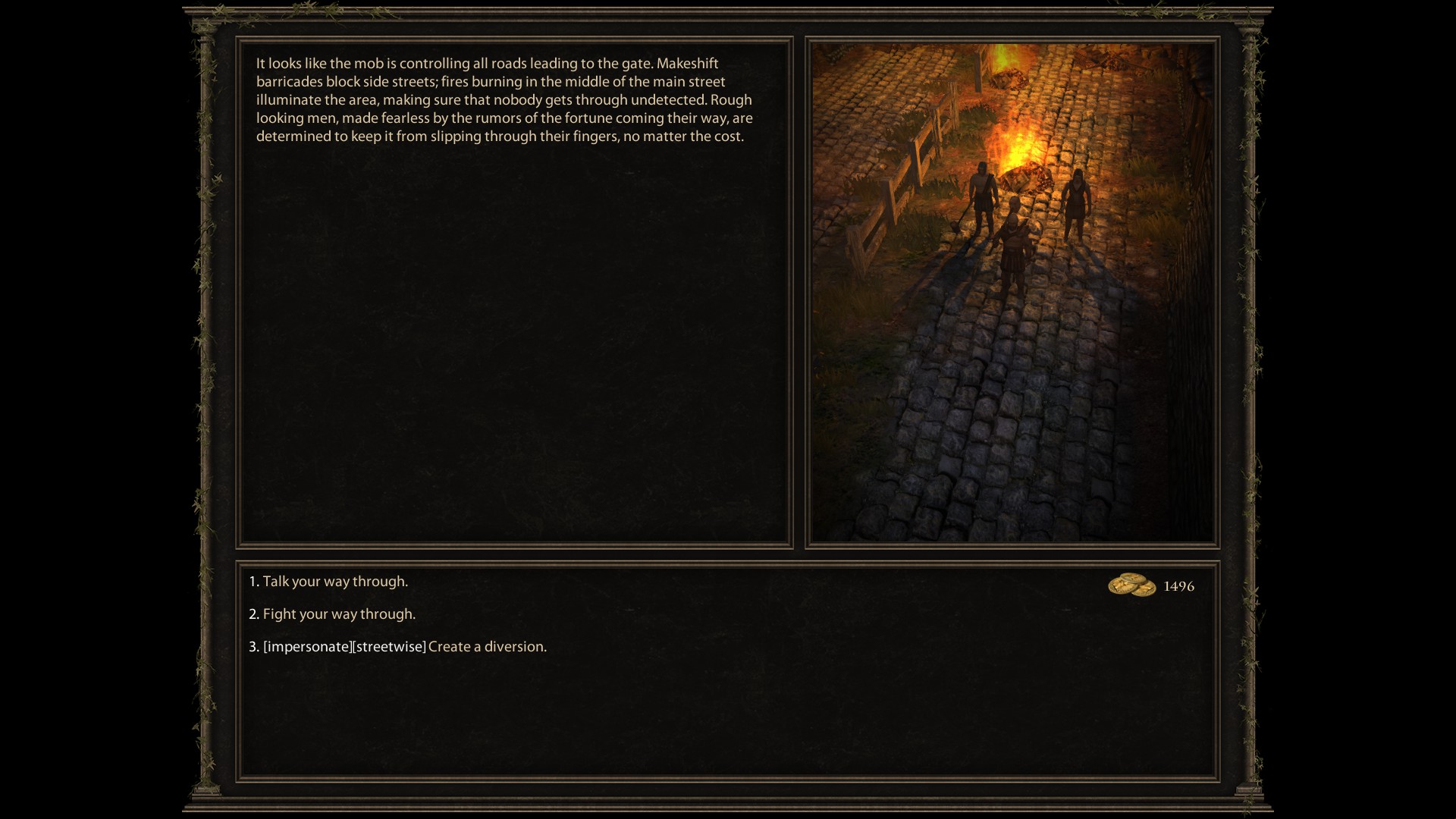Image resolution: width=1456 pixels, height=819 pixels.
Task: Select "Fight your way through" option
Action: pos(338,614)
